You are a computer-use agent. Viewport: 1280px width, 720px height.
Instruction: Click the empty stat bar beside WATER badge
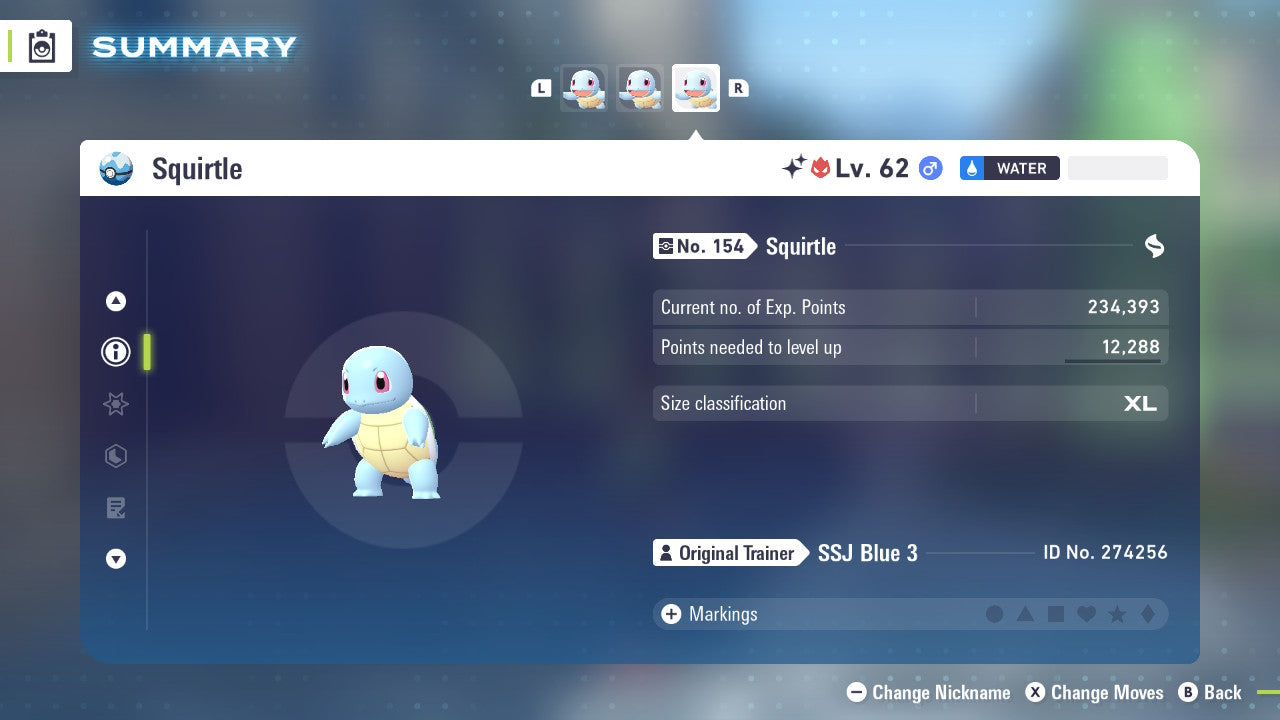pos(1117,167)
